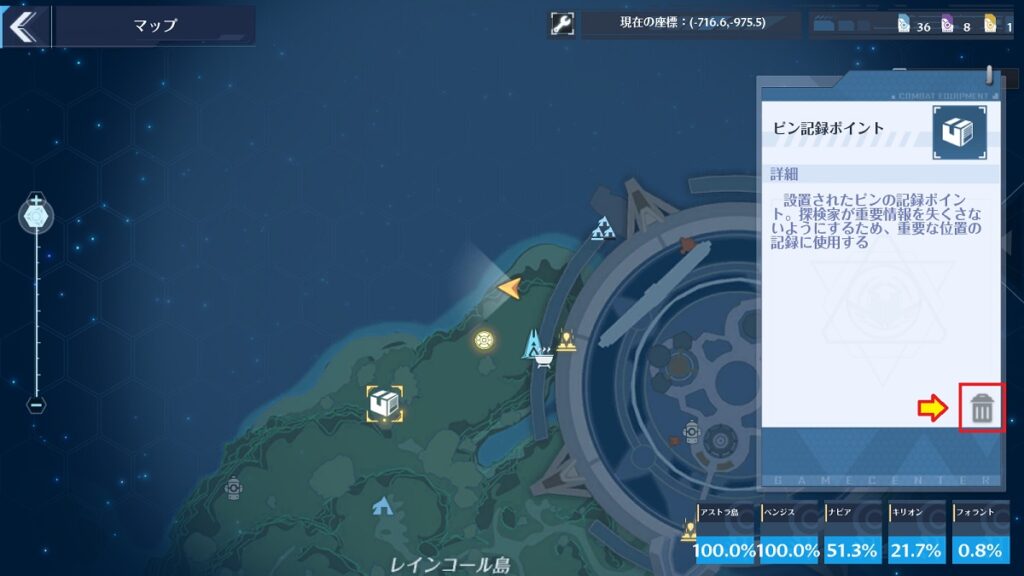
Task: Zoom out with the map slider minus
Action: [36, 405]
